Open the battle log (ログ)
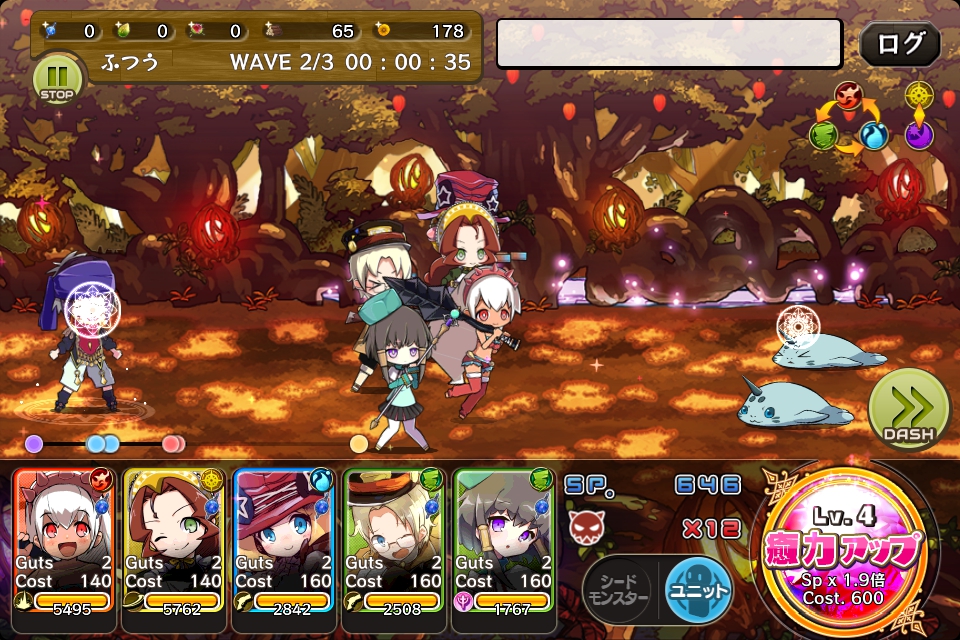 pyautogui.click(x=899, y=44)
